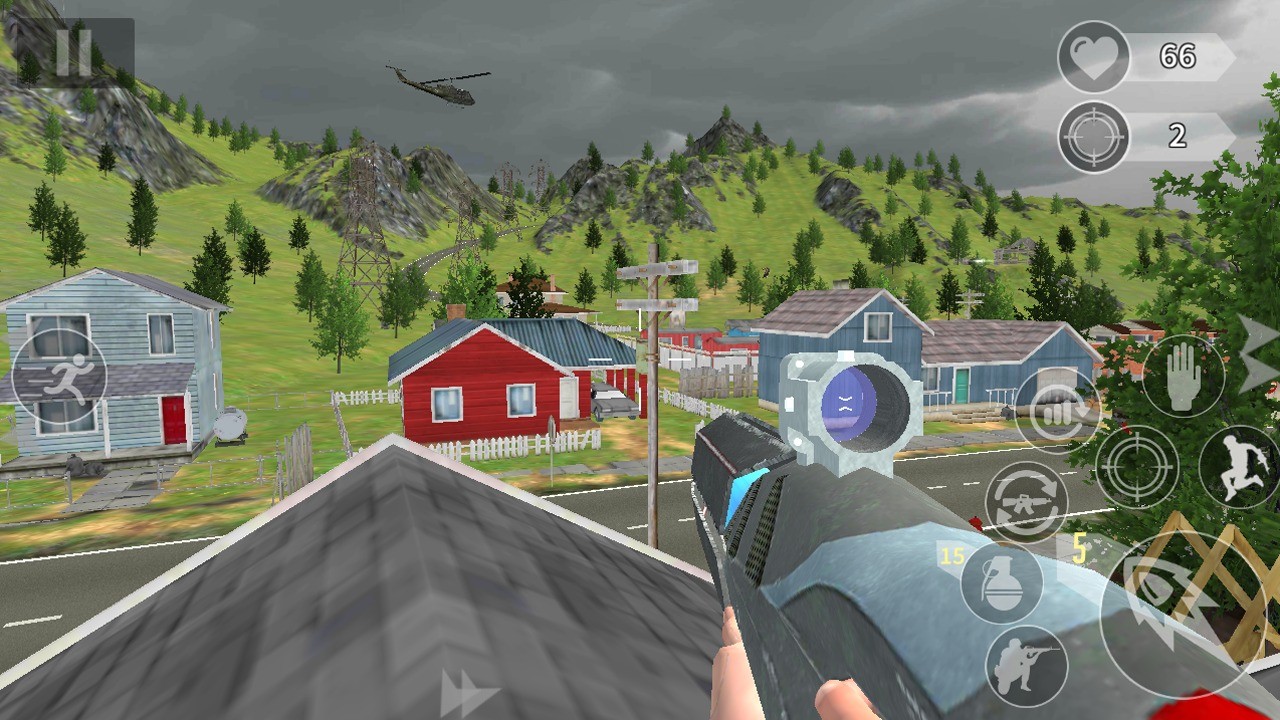The image size is (1280, 720).
Task: Reload ammo with the bullets icon
Action: (1057, 411)
